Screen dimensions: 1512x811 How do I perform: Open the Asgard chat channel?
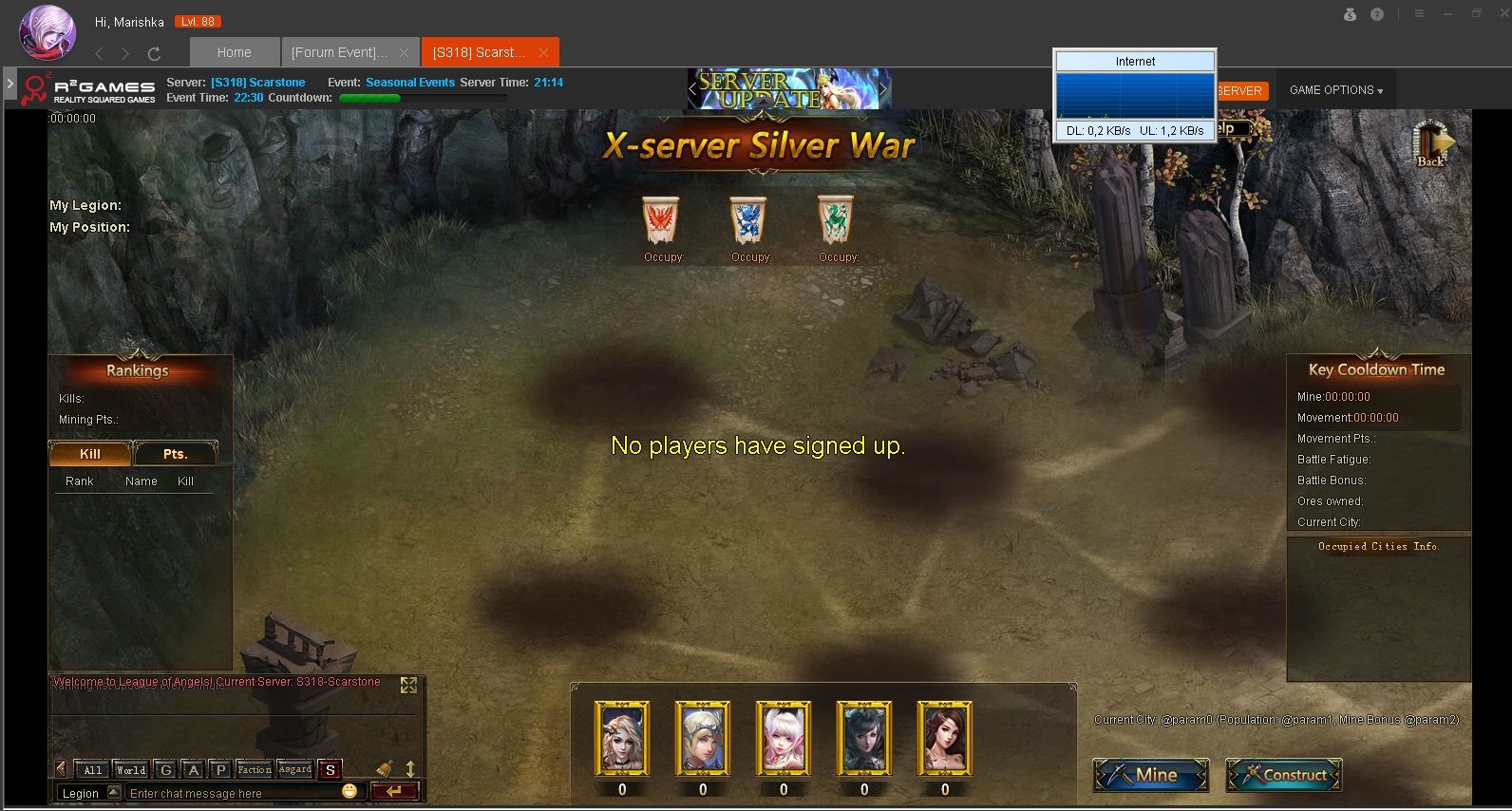pyautogui.click(x=295, y=769)
